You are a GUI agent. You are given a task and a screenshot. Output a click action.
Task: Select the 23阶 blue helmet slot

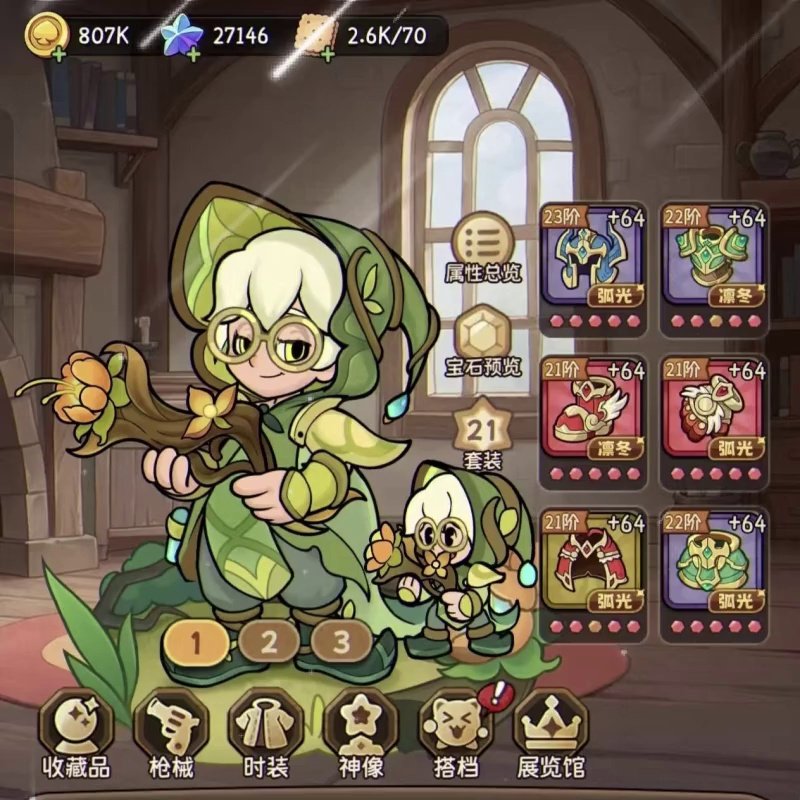click(x=594, y=258)
